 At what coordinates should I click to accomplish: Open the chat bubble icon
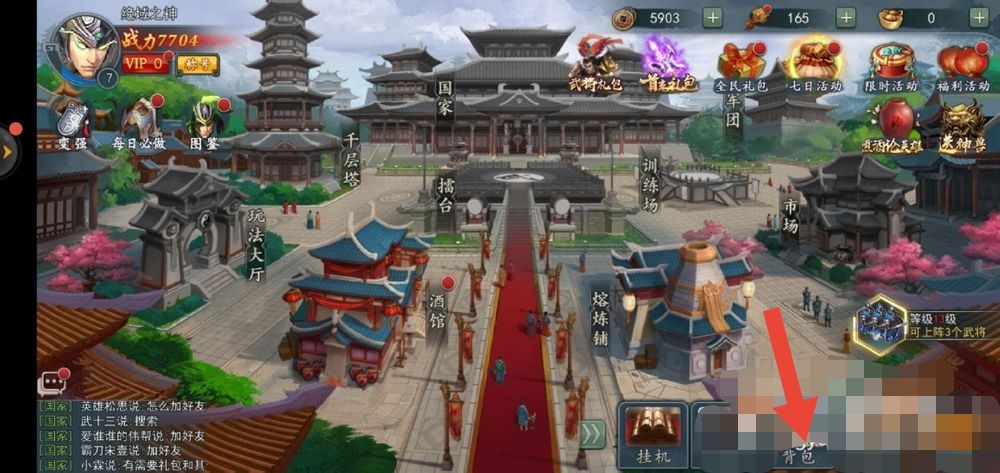pyautogui.click(x=52, y=383)
